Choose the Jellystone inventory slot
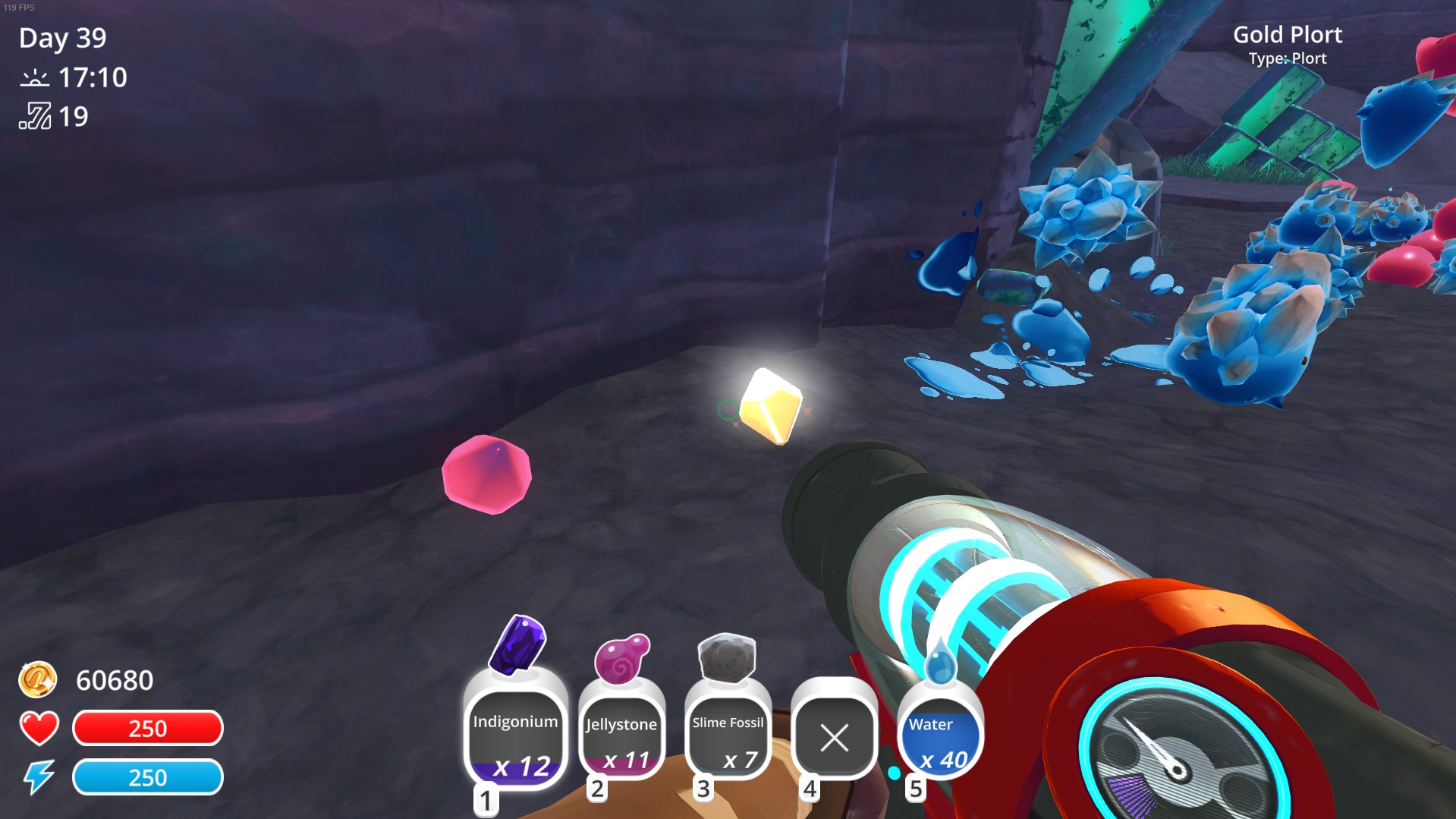The image size is (1456, 819). click(x=621, y=738)
